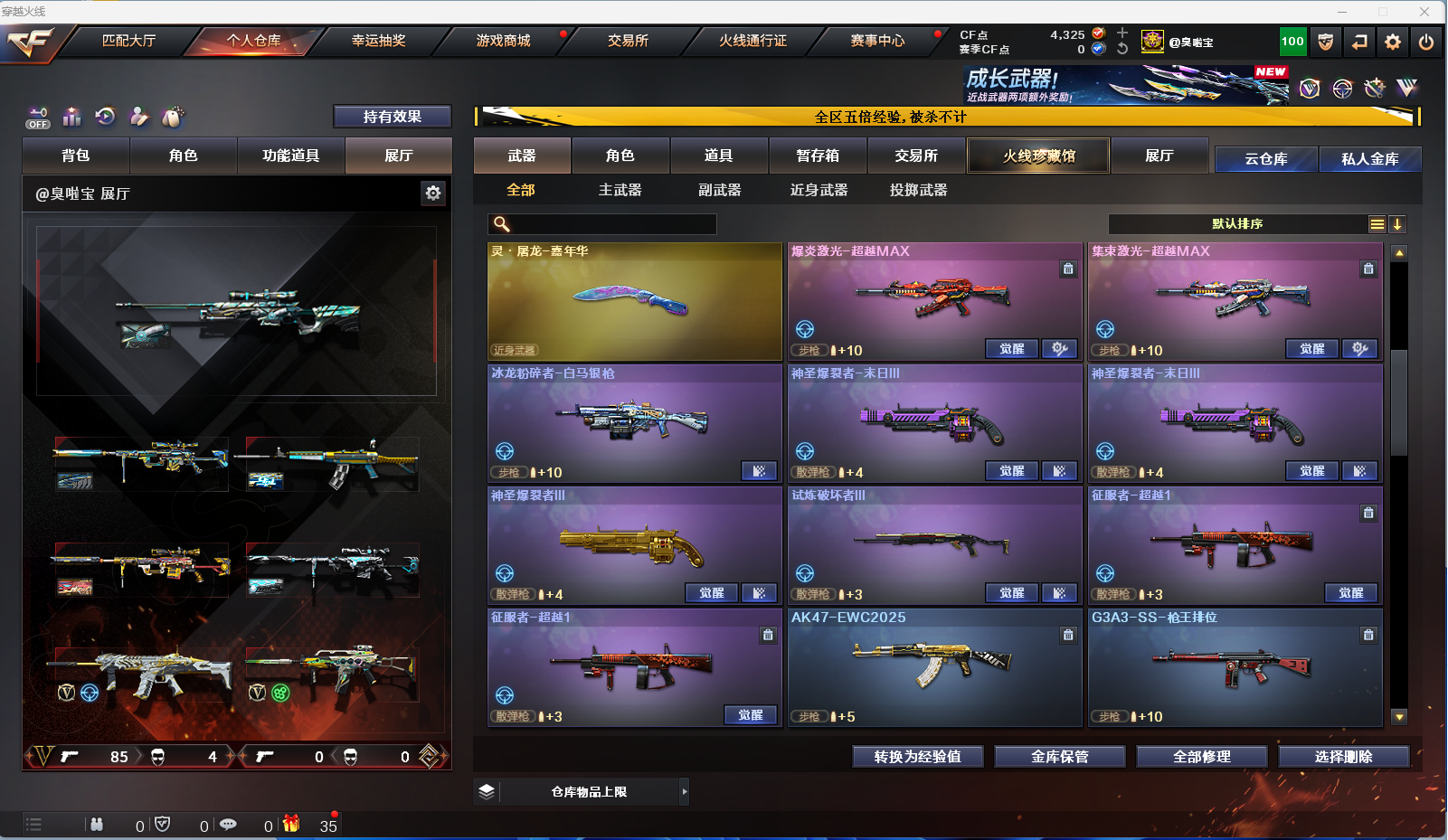
Task: Click the 持有效果 button
Action: click(x=392, y=117)
